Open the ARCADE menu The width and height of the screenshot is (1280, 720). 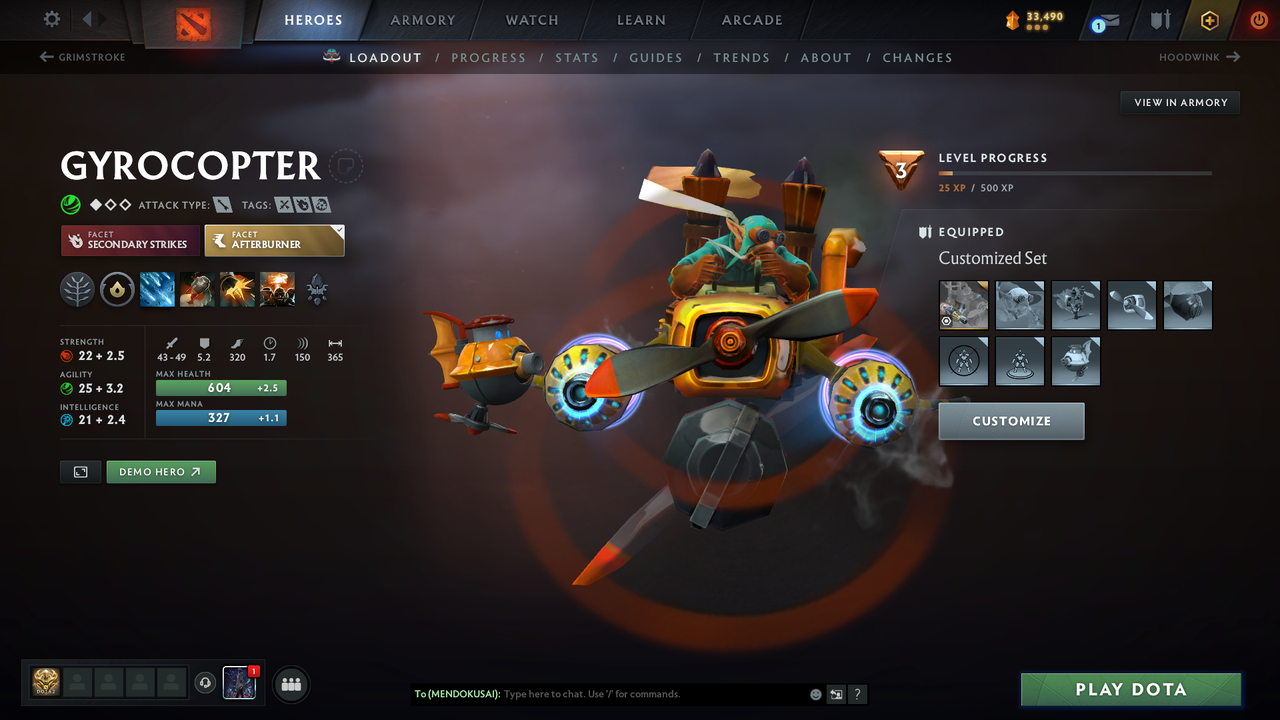[x=751, y=20]
